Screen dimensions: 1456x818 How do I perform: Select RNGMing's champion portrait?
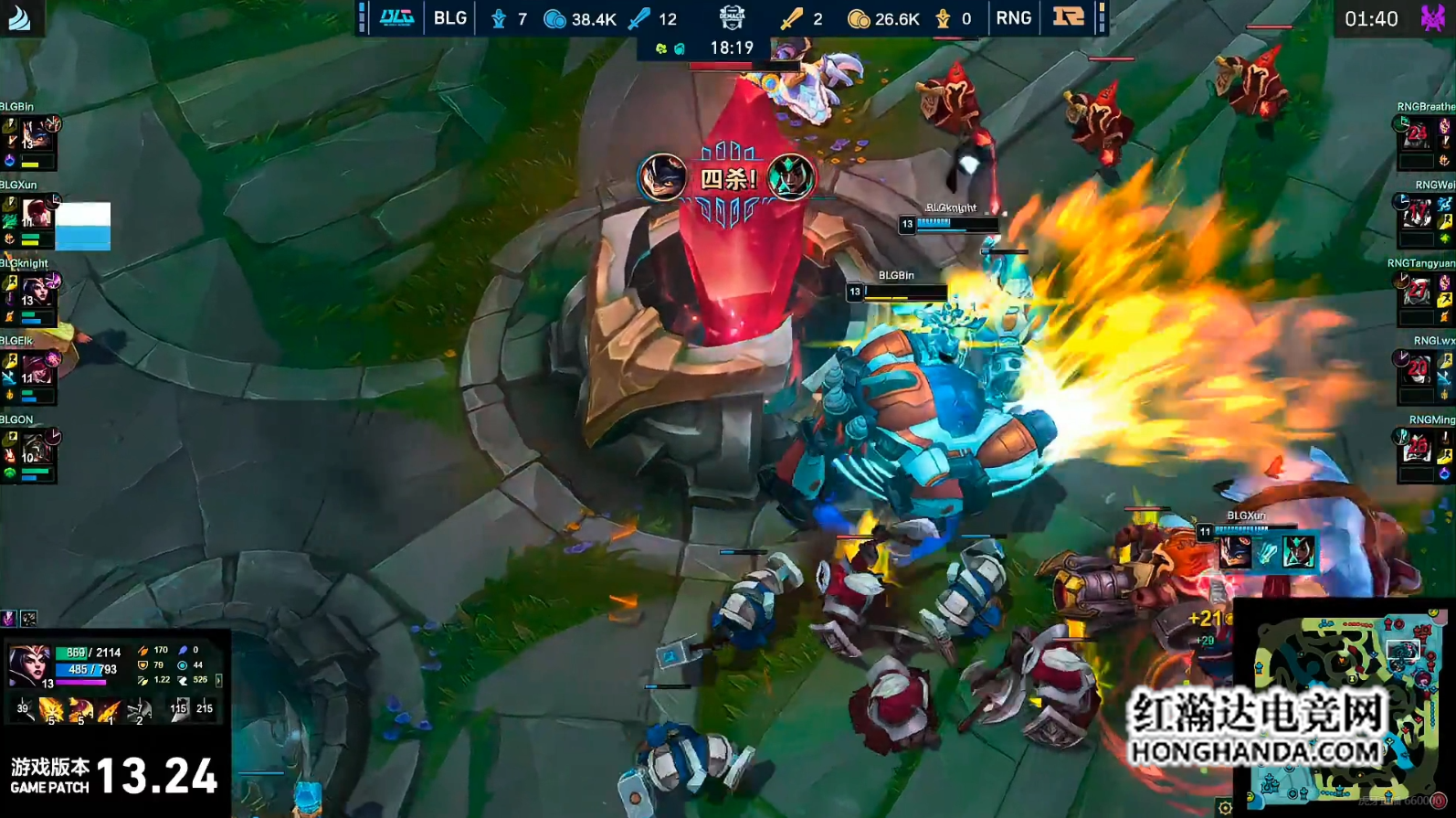click(x=1417, y=448)
